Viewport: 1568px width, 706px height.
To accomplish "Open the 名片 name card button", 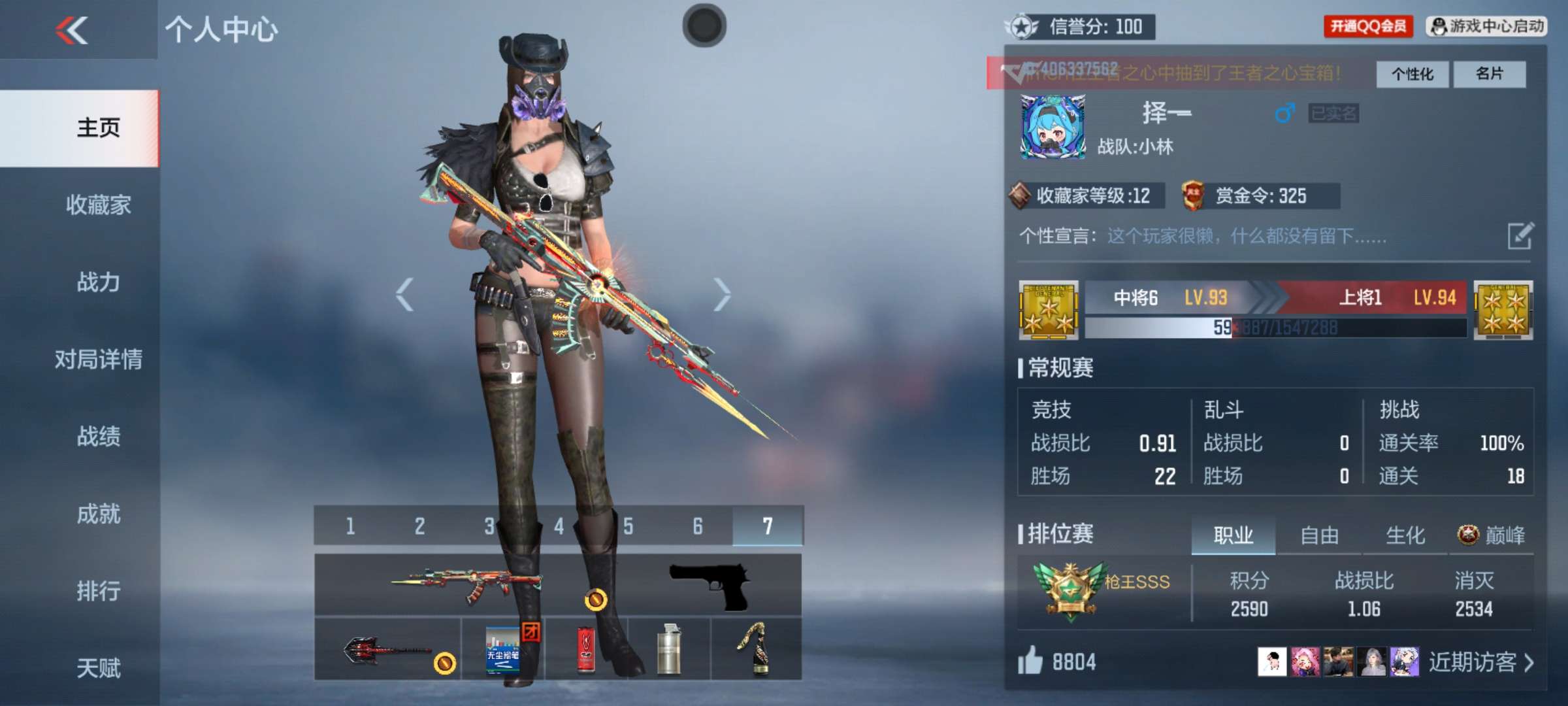I will [1490, 74].
